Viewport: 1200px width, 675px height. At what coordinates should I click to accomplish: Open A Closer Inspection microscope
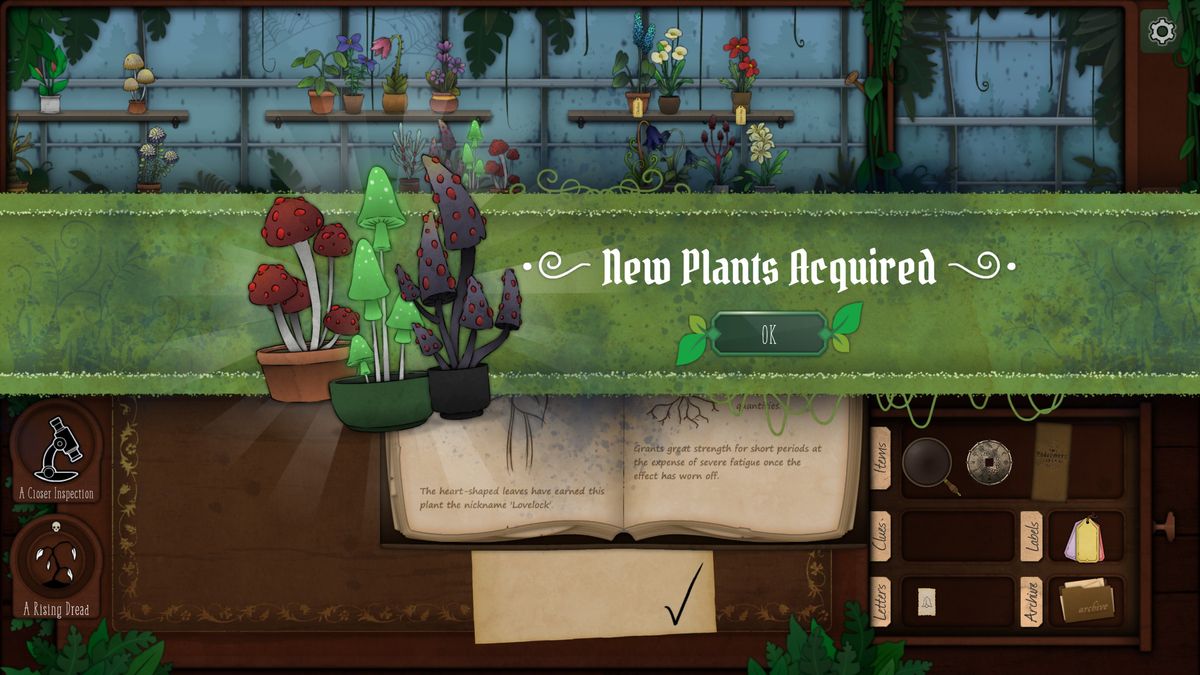click(57, 451)
